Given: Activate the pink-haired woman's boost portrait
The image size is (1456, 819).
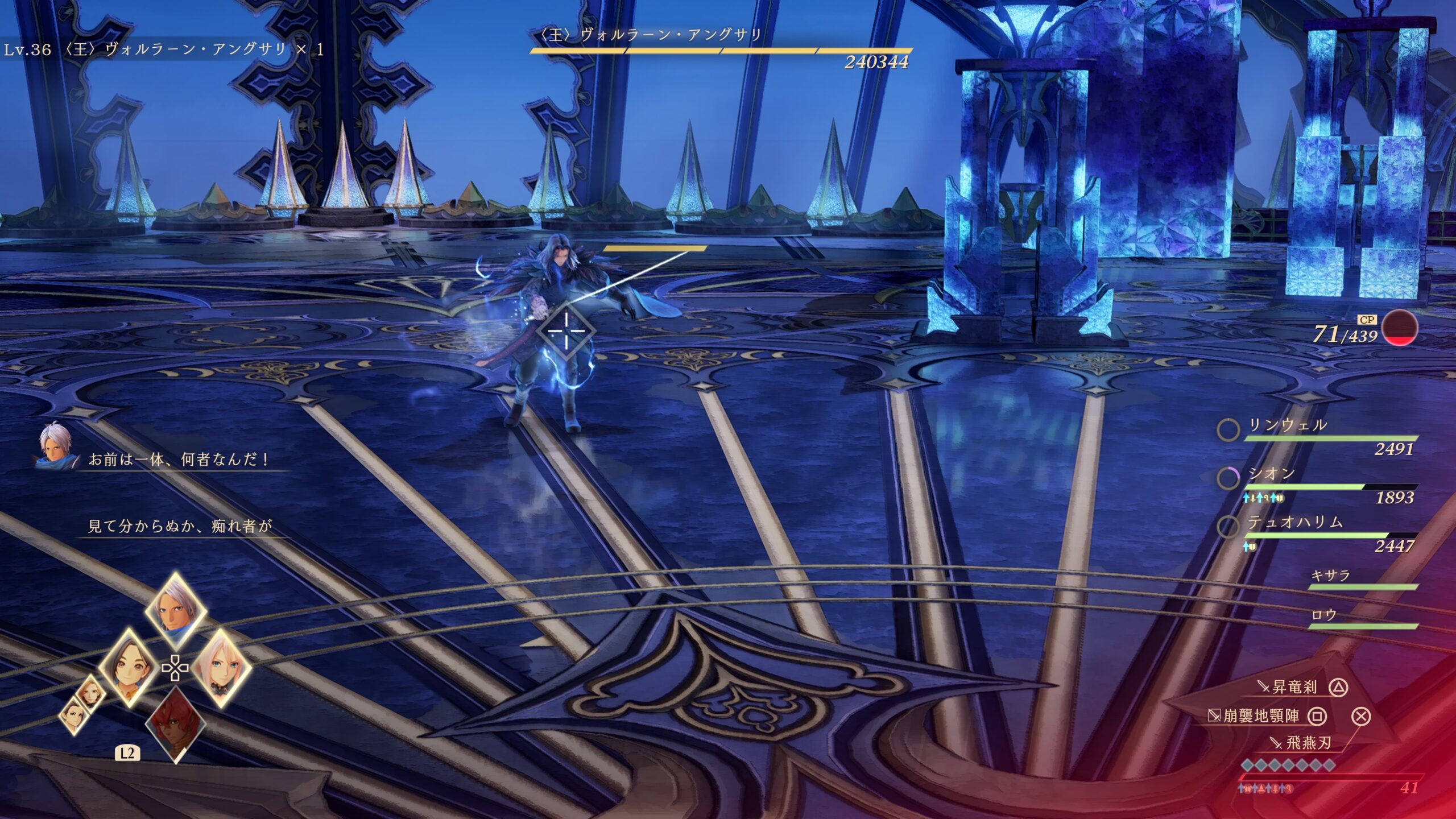Looking at the screenshot, I should coord(221,669).
